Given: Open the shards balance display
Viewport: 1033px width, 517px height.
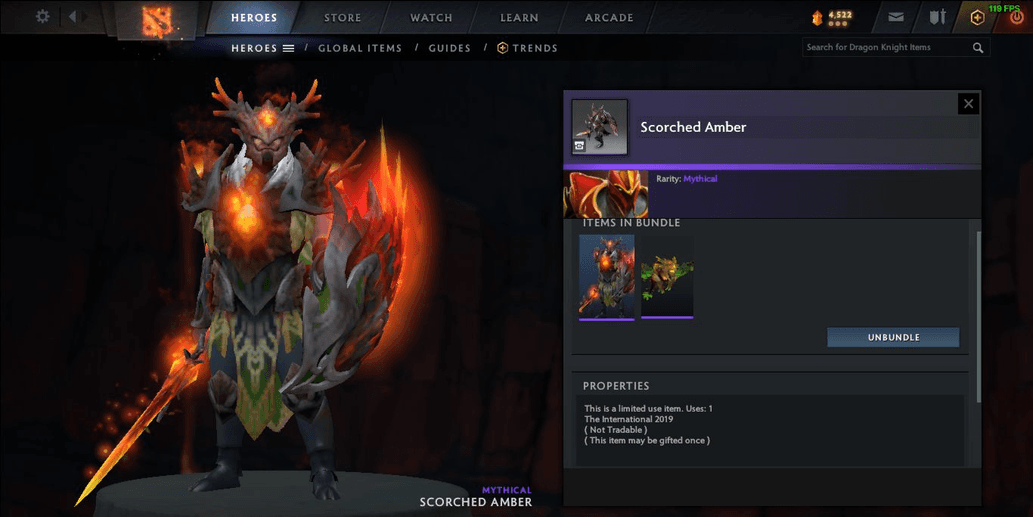Looking at the screenshot, I should point(832,17).
